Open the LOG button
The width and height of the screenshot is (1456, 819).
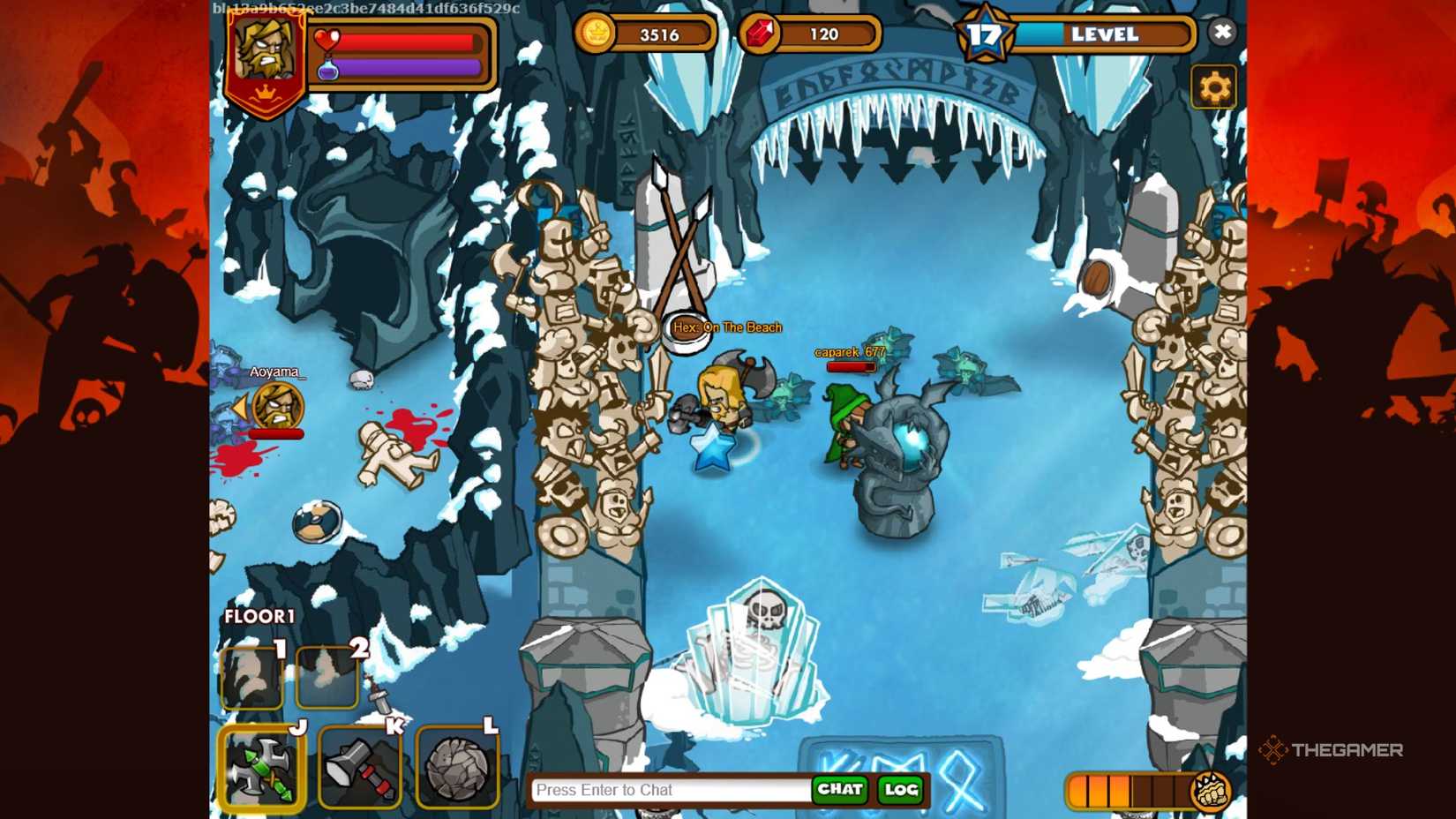(899, 791)
